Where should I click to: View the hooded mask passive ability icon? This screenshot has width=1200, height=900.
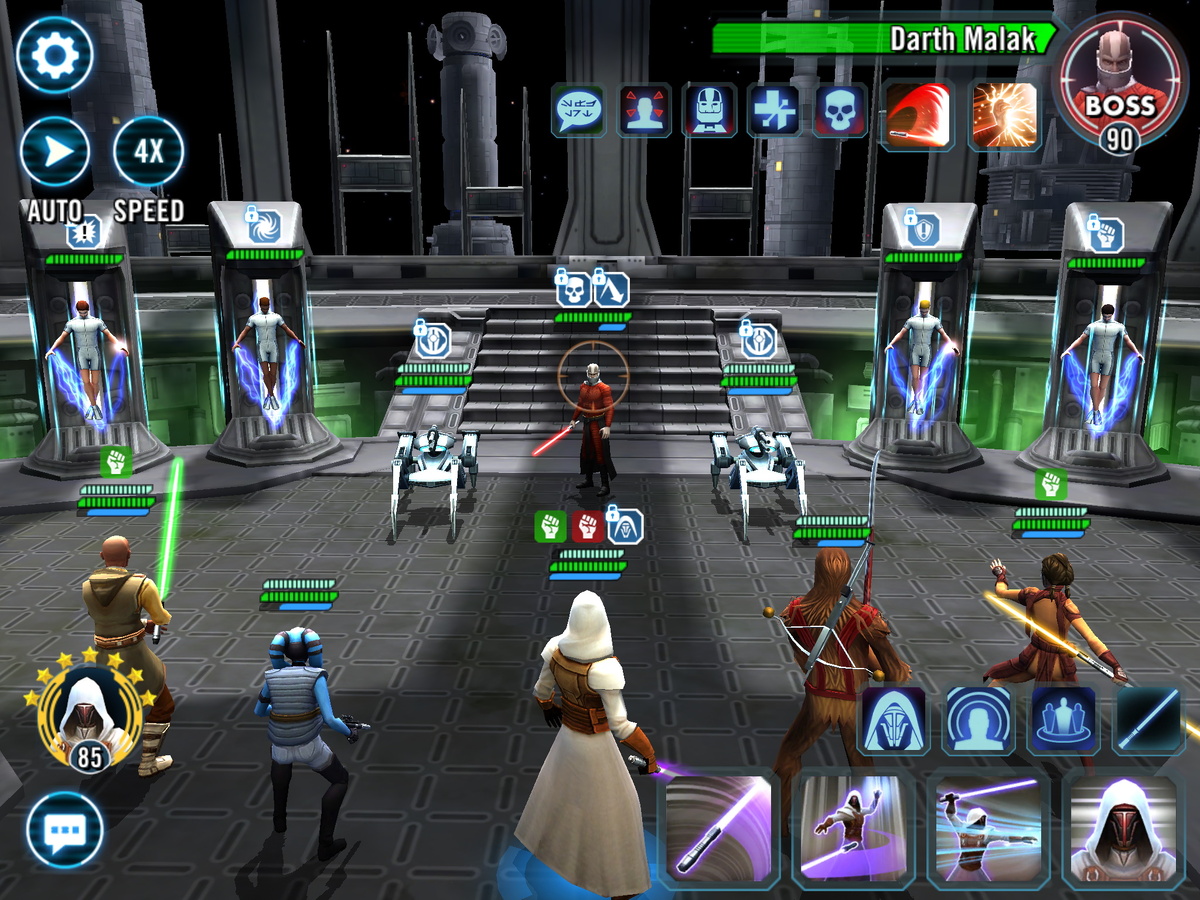892,720
